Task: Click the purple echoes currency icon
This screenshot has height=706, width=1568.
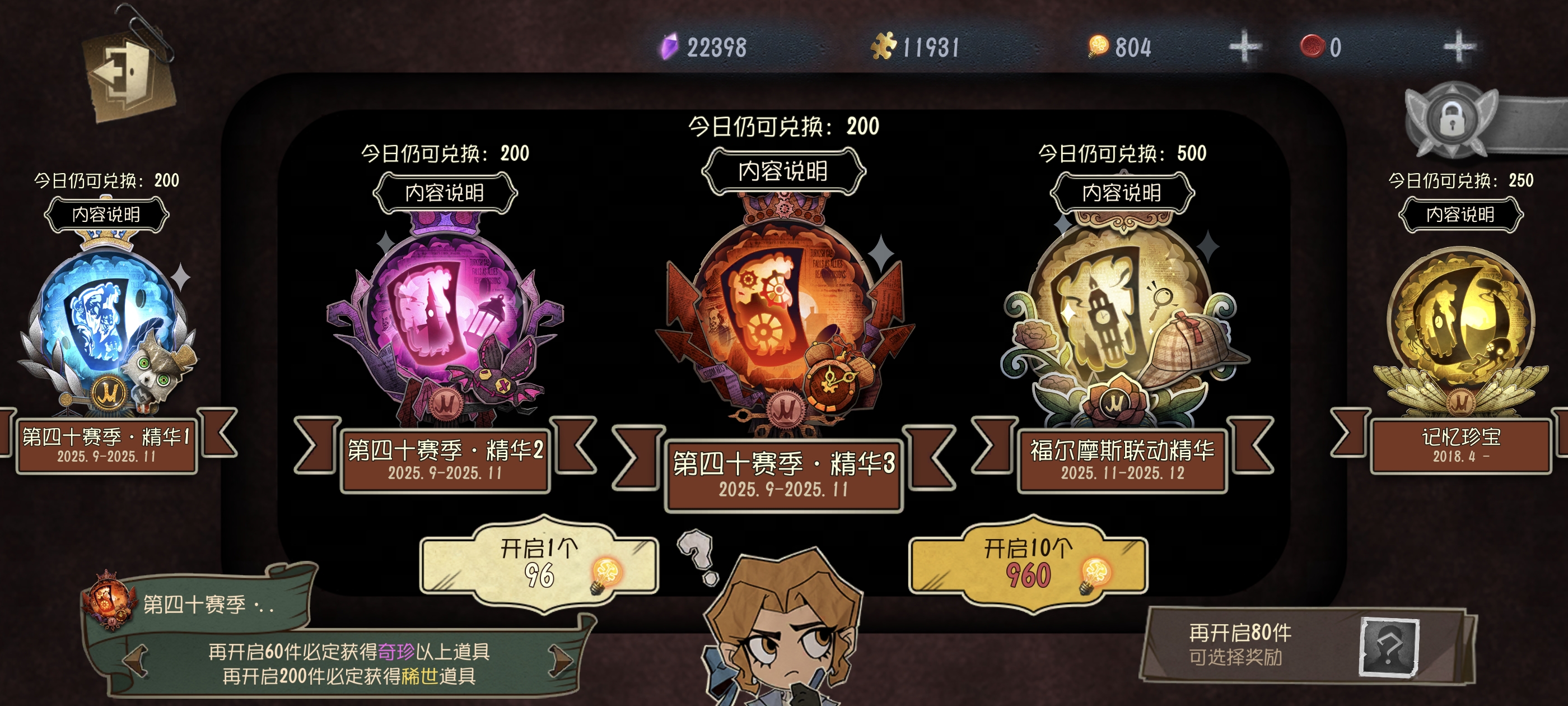Action: pos(670,46)
